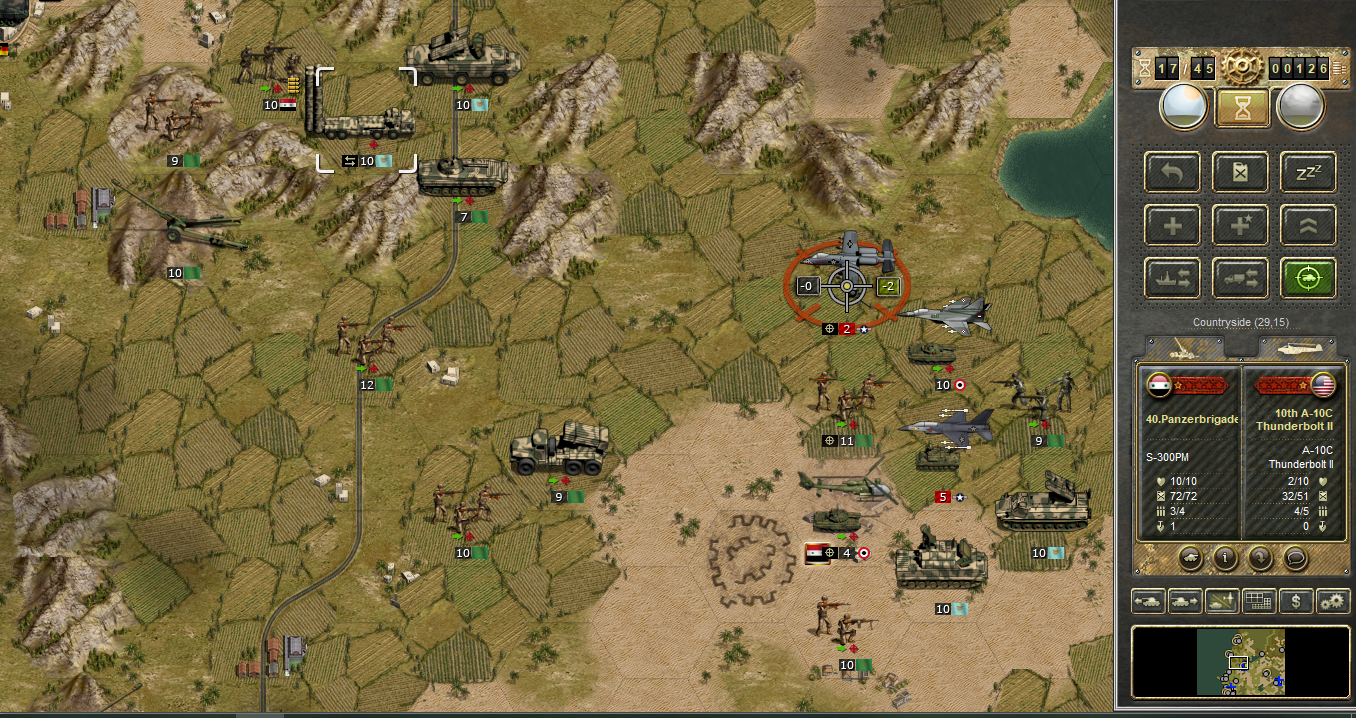Click the crossed-out fuel canister button
Screen dimensions: 1356x718
click(1241, 172)
